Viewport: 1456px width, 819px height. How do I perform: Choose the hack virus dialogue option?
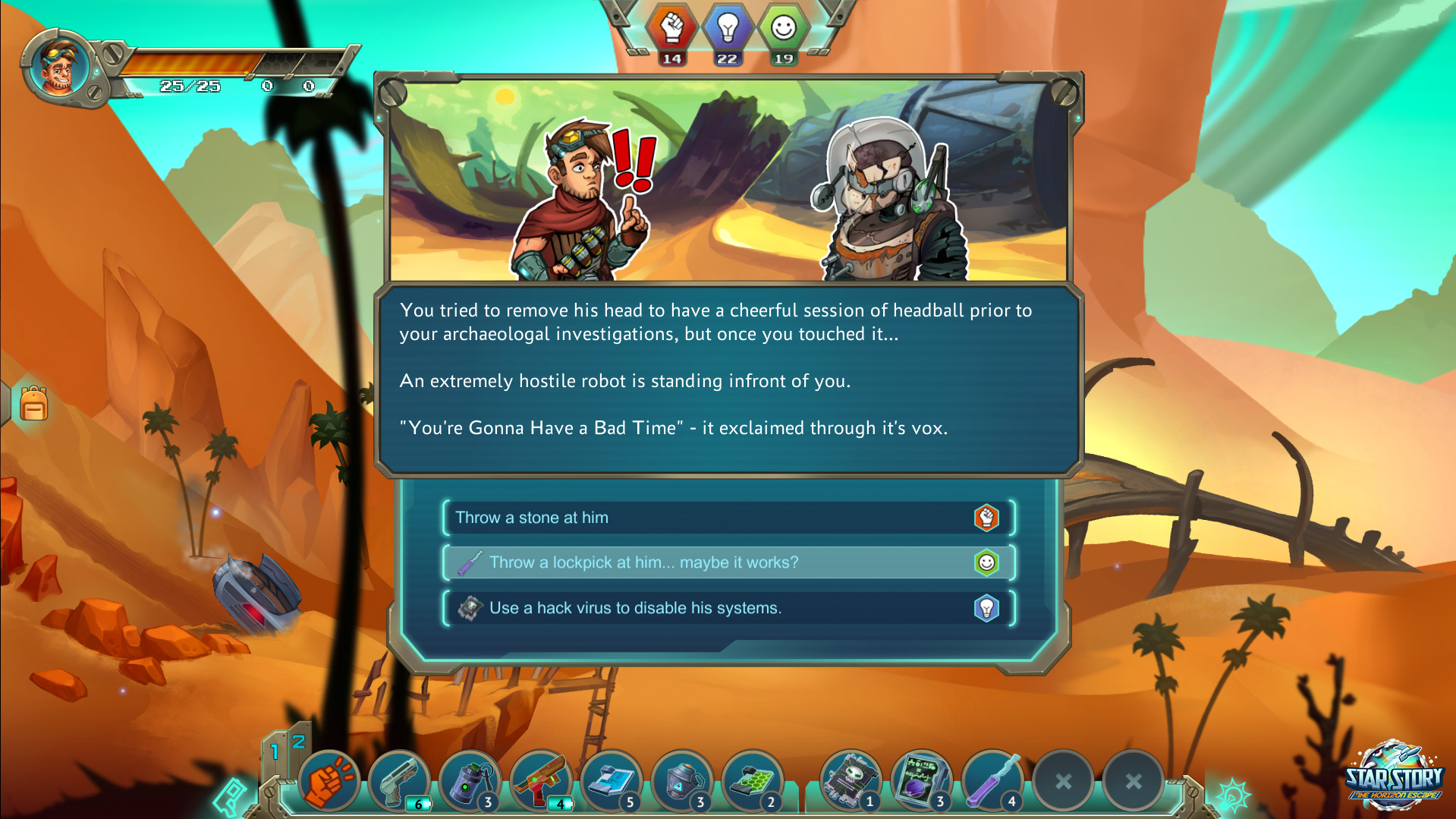pyautogui.click(x=728, y=608)
